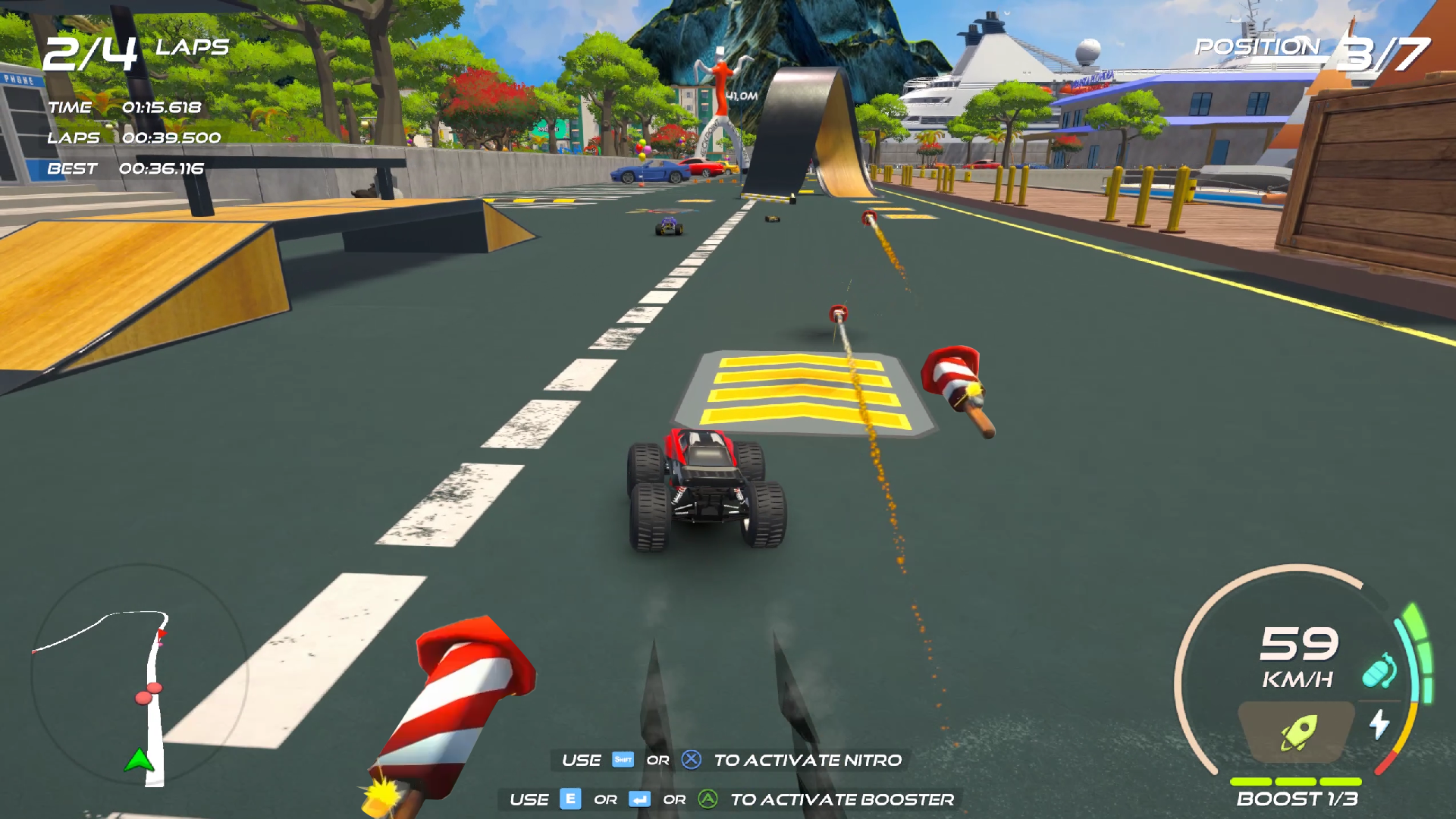The height and width of the screenshot is (819, 1456).
Task: Select the blue X controller icon for nitro
Action: click(x=691, y=760)
